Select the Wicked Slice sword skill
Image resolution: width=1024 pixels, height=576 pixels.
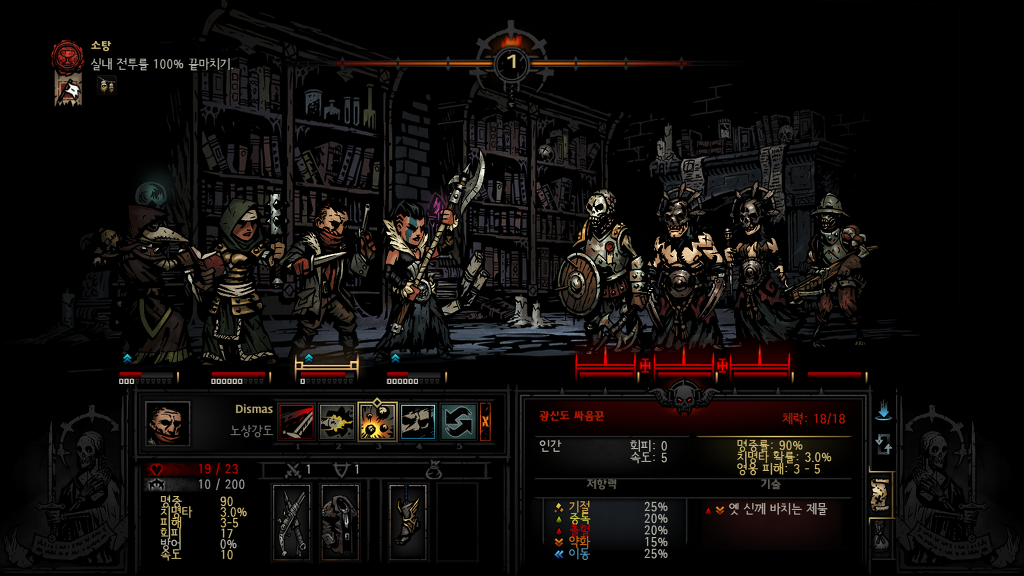pyautogui.click(x=296, y=422)
